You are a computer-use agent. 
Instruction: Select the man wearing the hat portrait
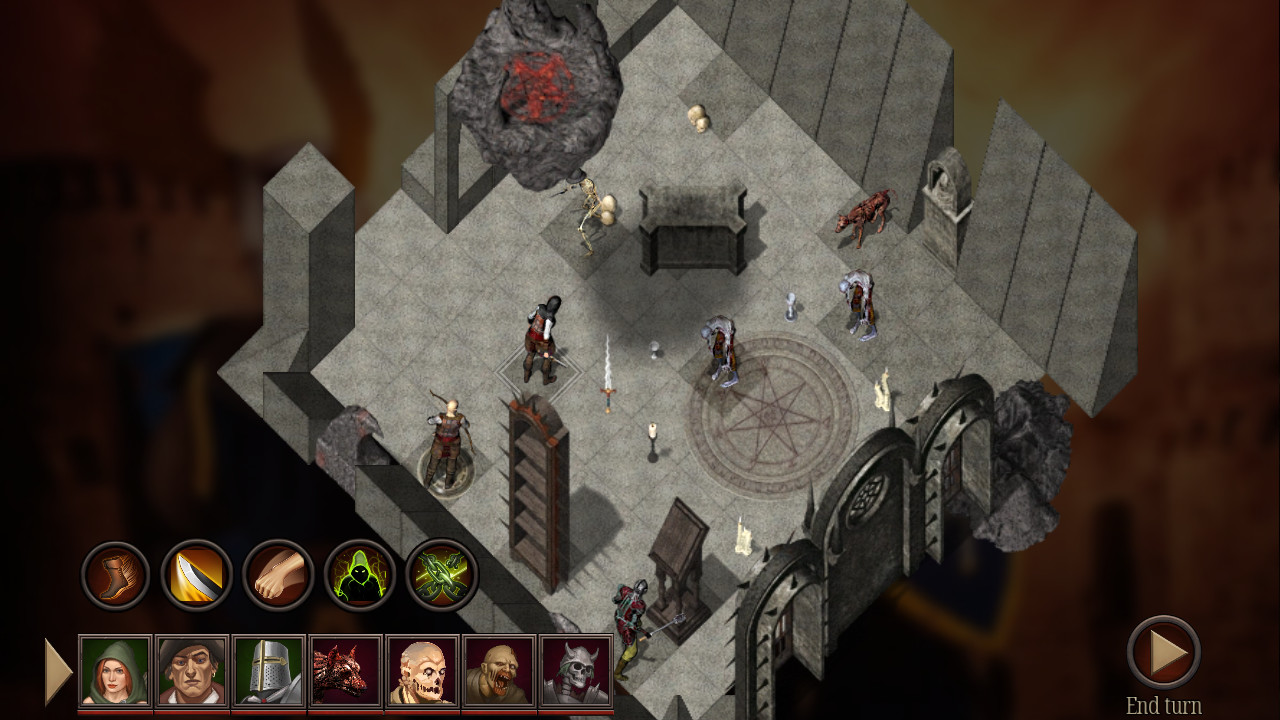190,670
